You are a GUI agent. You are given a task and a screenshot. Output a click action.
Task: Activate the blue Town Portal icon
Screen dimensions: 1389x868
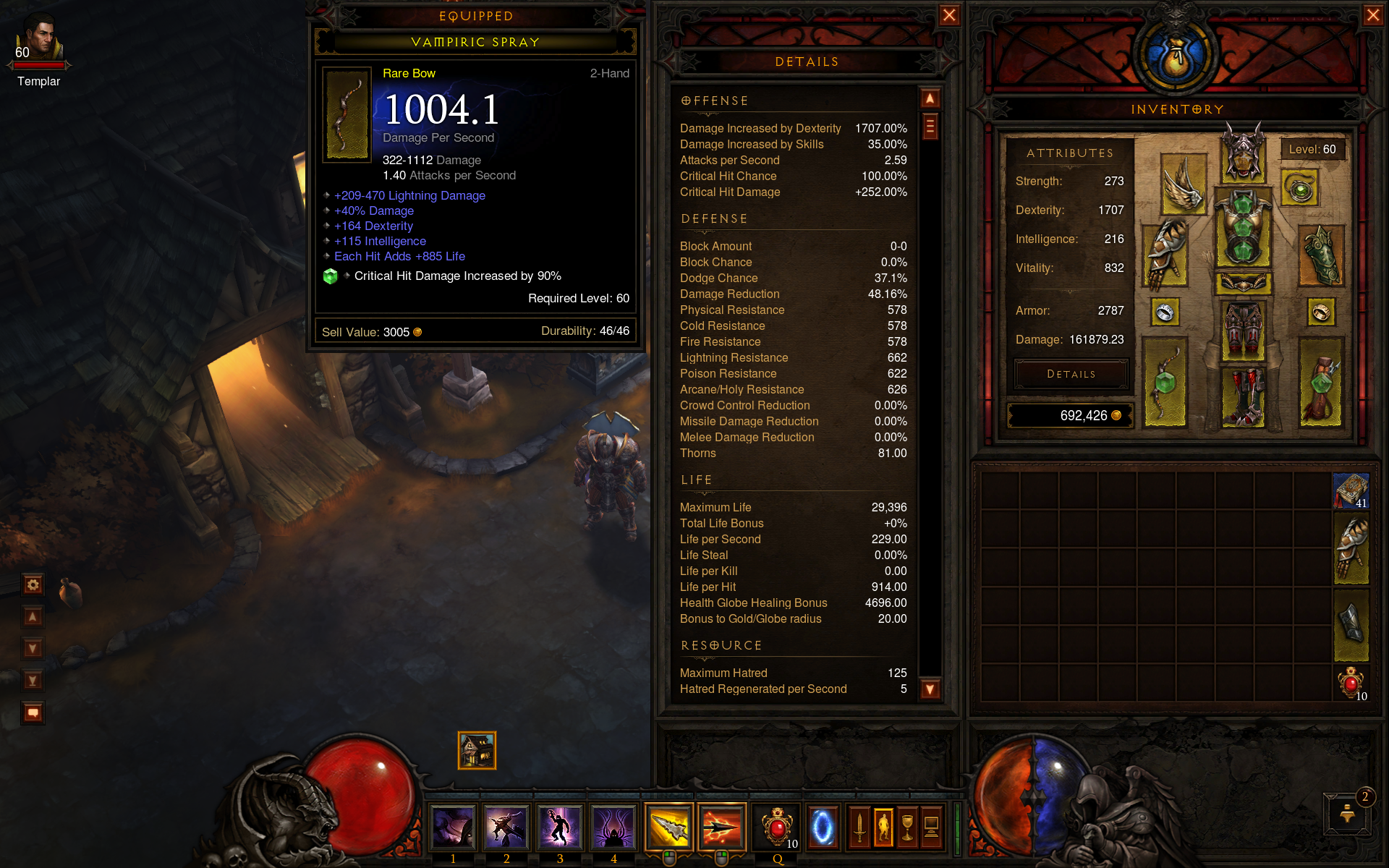click(823, 827)
